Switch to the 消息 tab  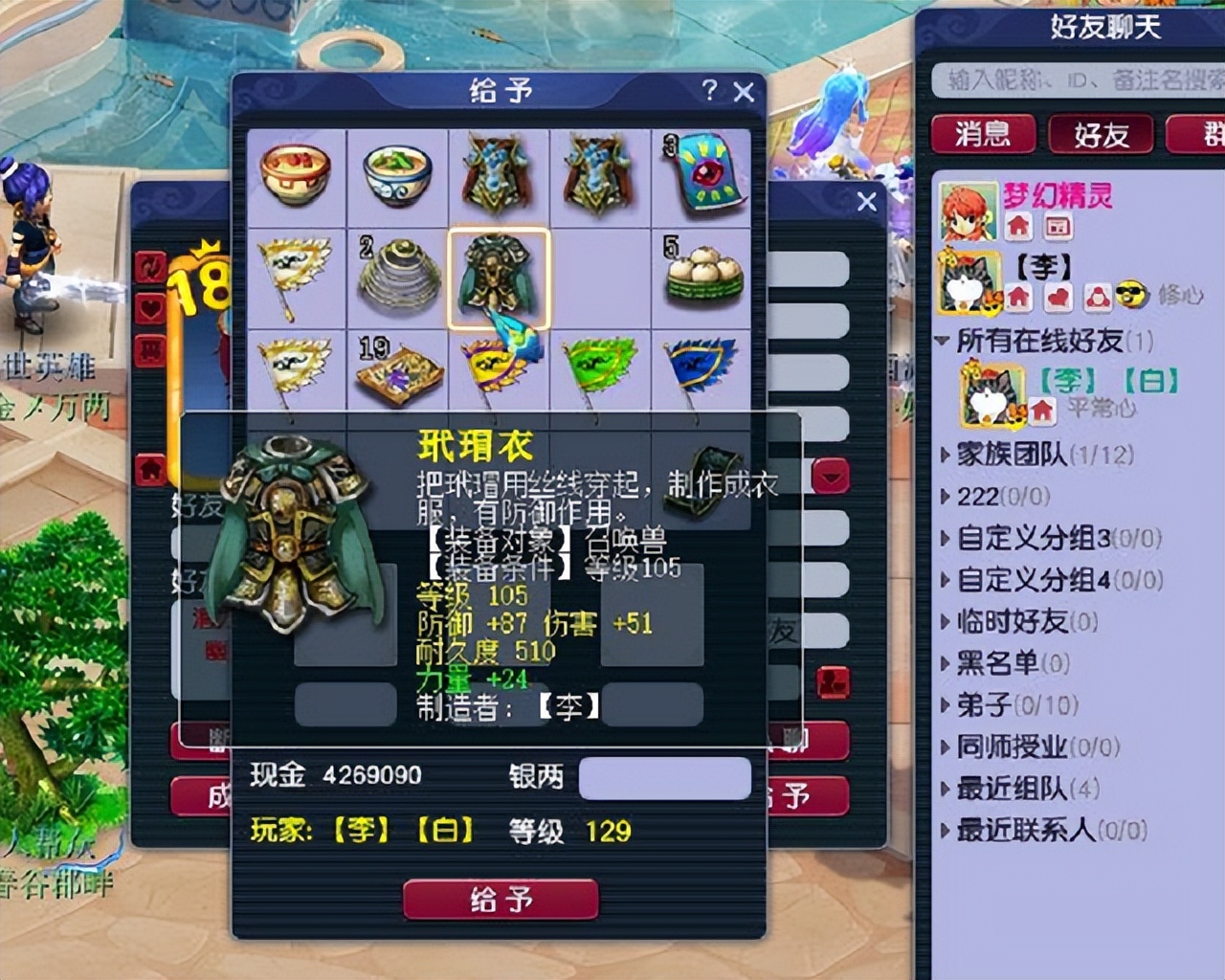pos(986,135)
